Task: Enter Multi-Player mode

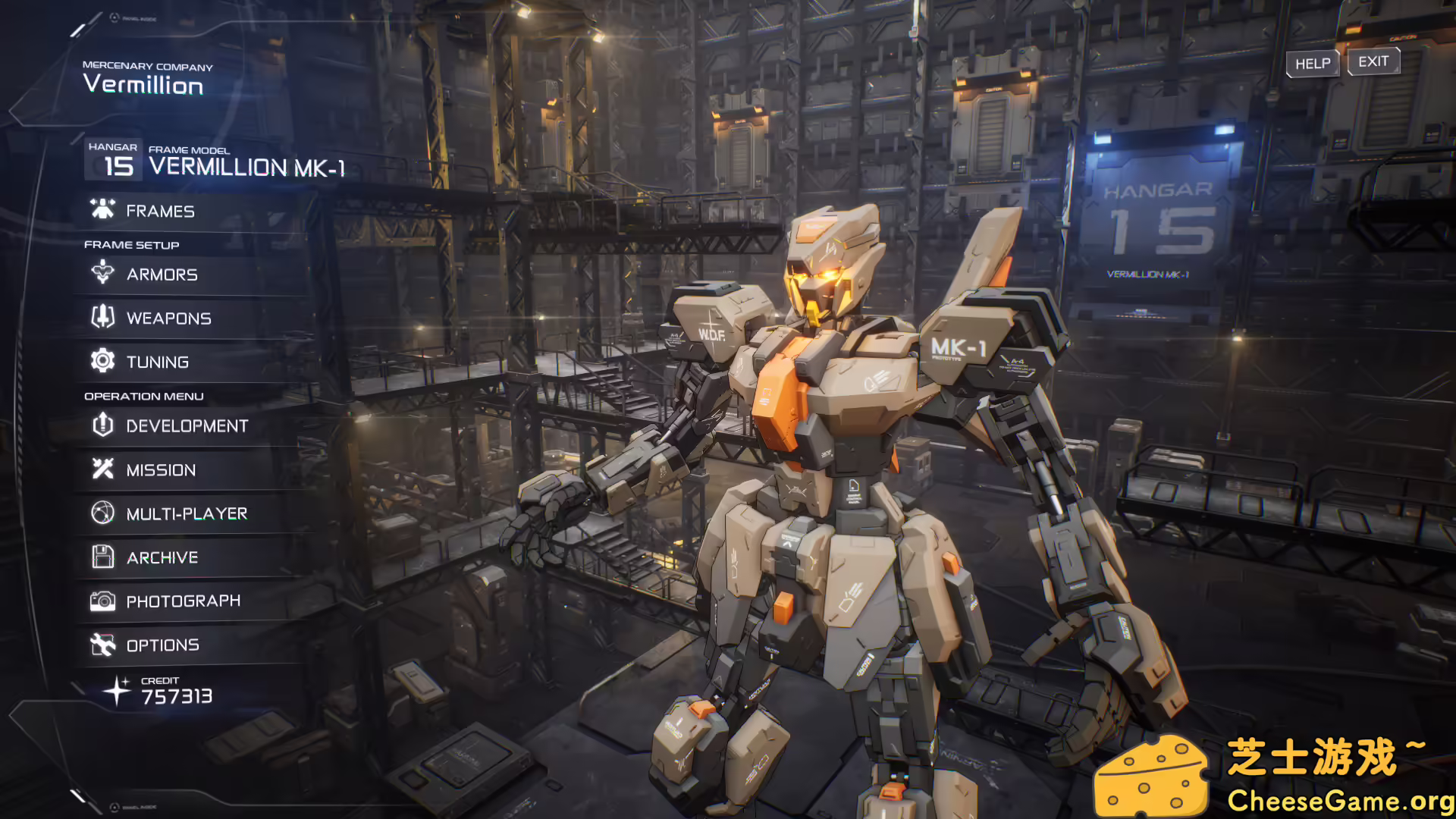Action: pyautogui.click(x=187, y=514)
